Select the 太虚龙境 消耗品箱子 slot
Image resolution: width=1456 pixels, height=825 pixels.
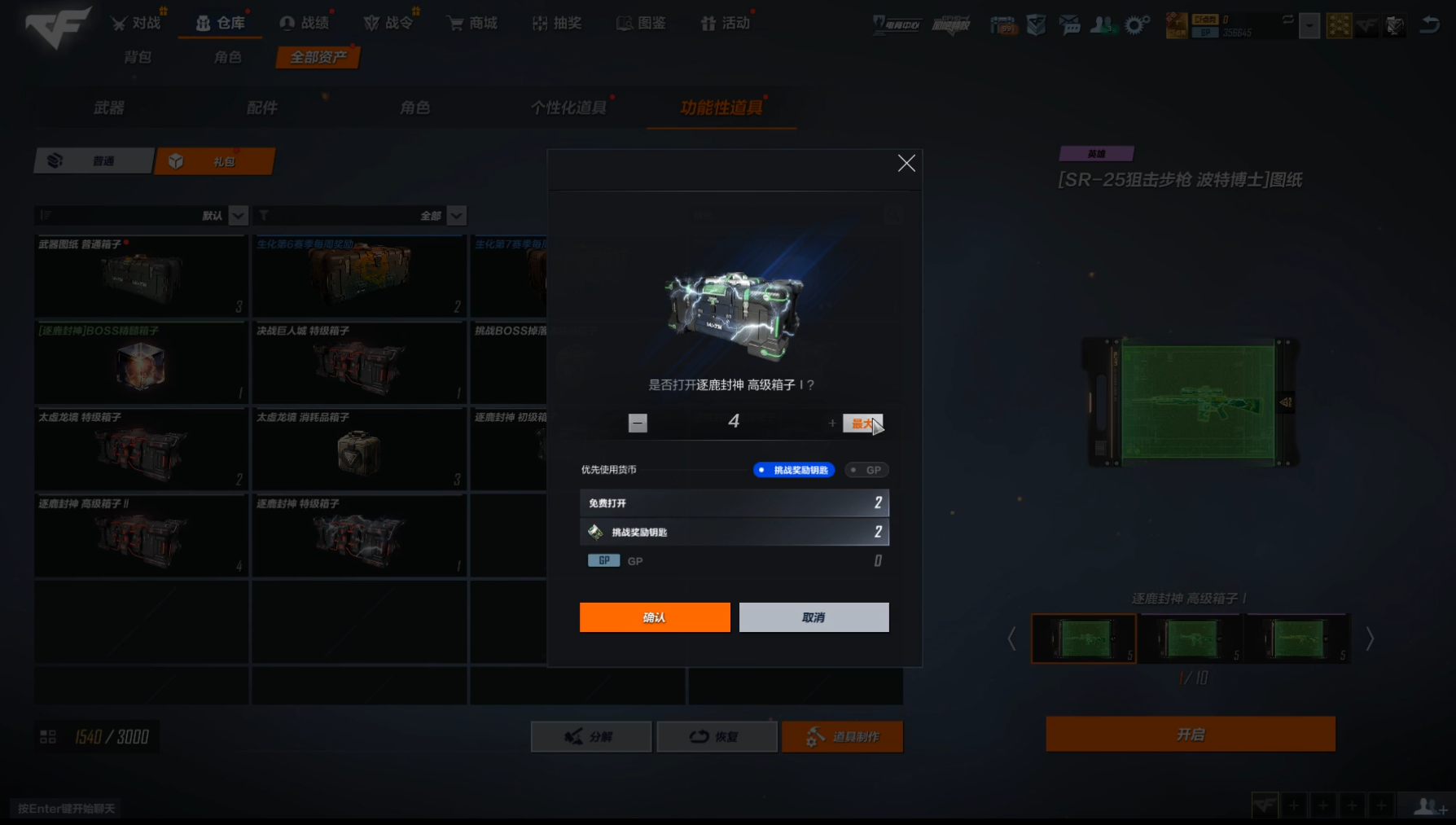[x=358, y=450]
